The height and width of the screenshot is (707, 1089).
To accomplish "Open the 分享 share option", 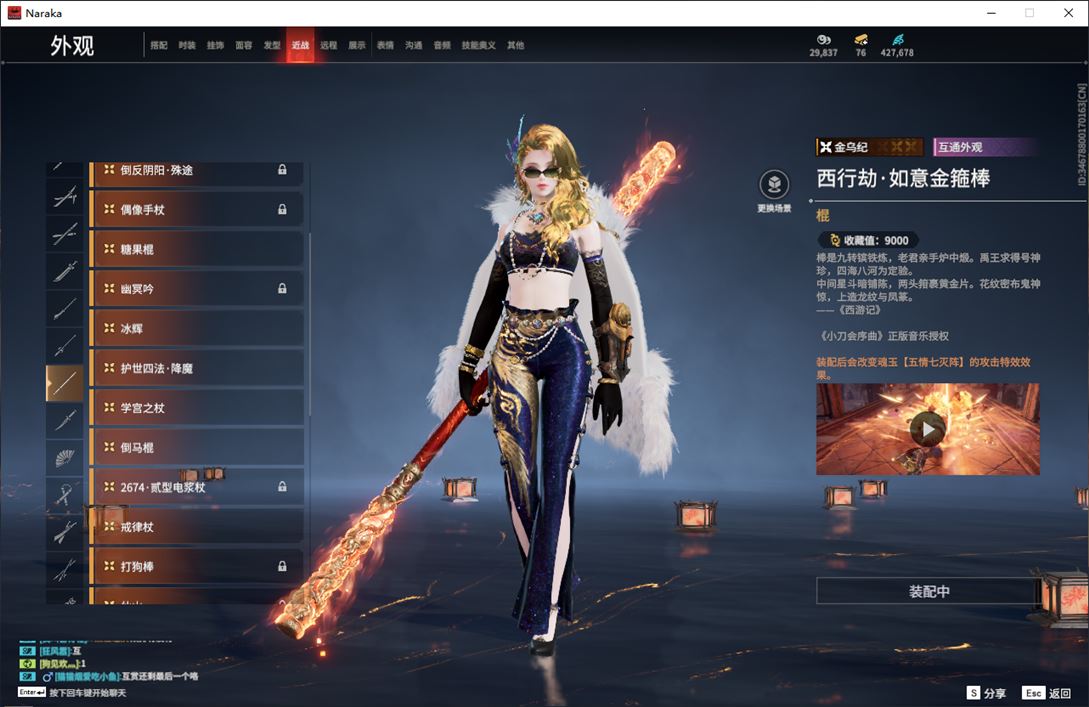I will pyautogui.click(x=986, y=693).
